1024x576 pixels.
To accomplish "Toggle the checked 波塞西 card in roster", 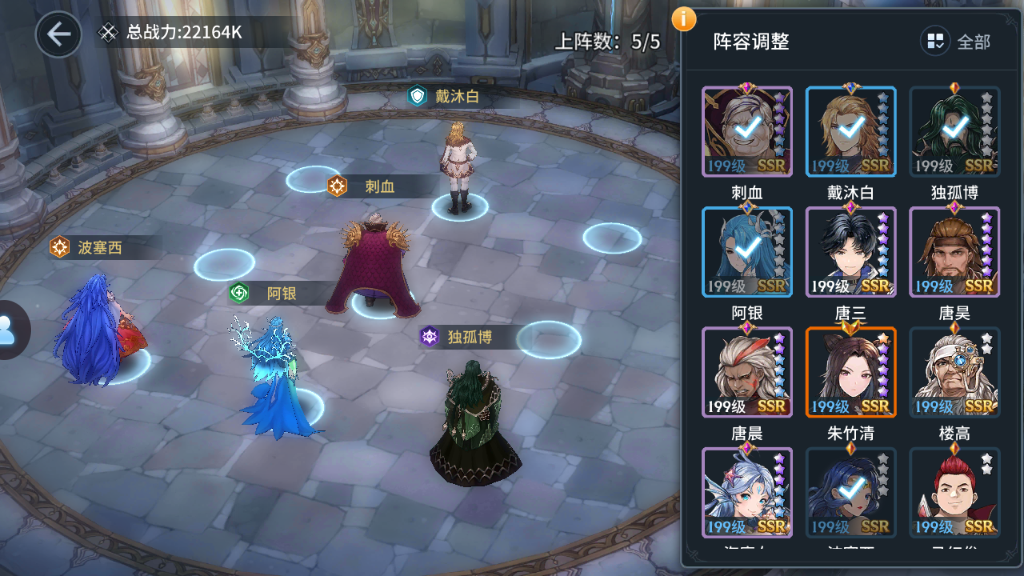I will 851,492.
